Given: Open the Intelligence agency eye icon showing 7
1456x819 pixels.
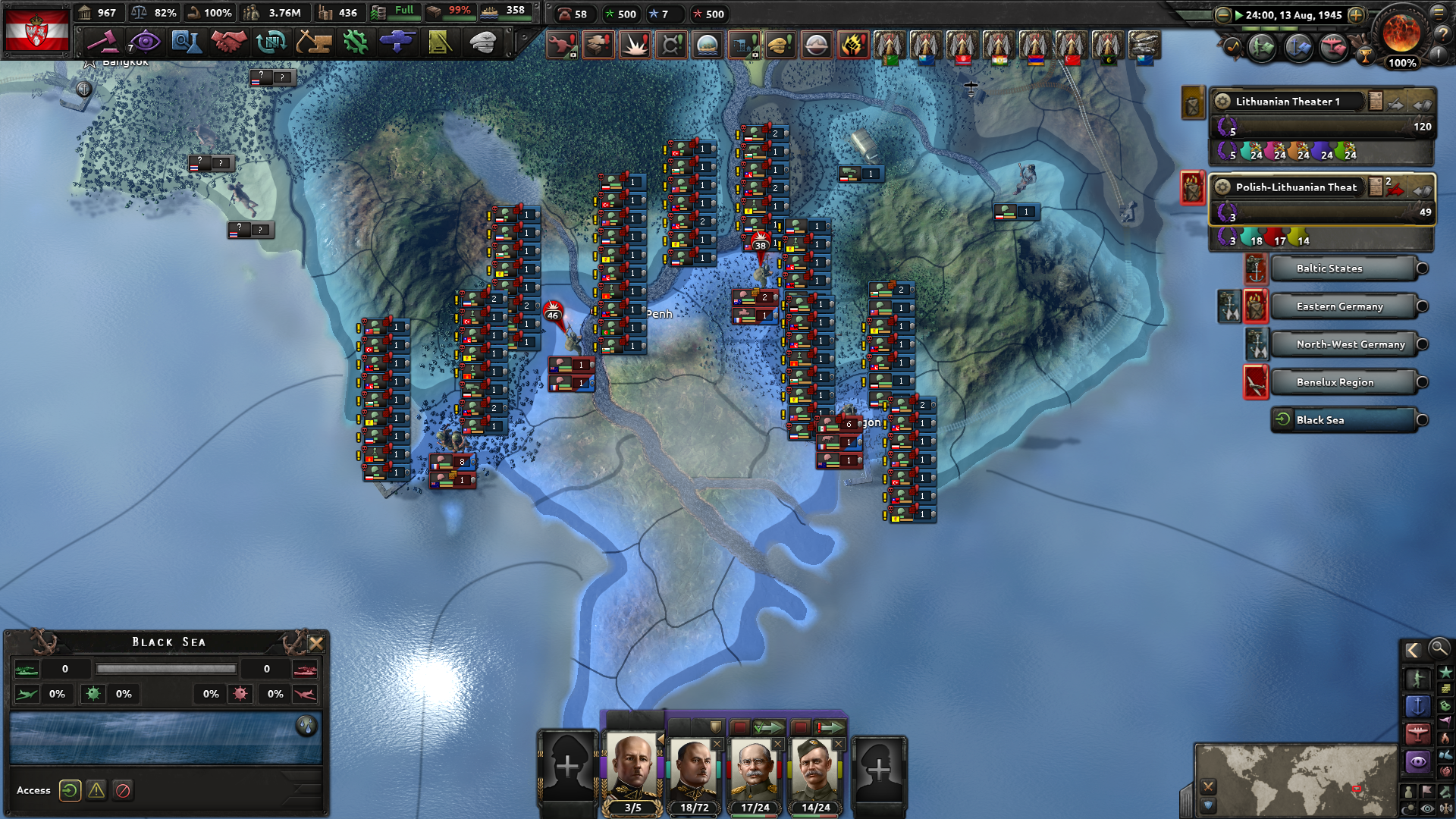Looking at the screenshot, I should click(146, 42).
